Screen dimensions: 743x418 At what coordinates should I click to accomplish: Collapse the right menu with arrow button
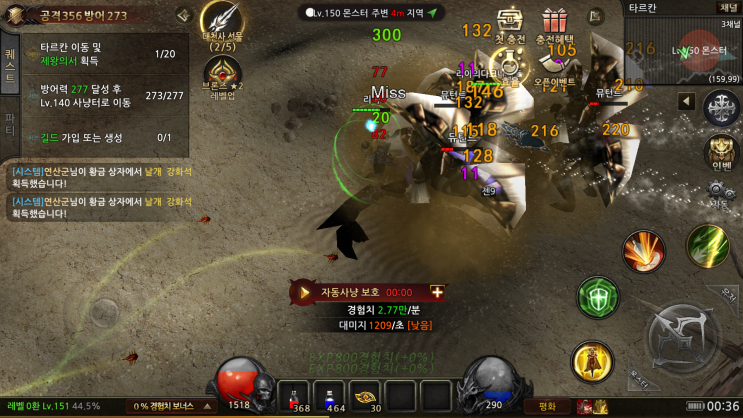point(687,101)
